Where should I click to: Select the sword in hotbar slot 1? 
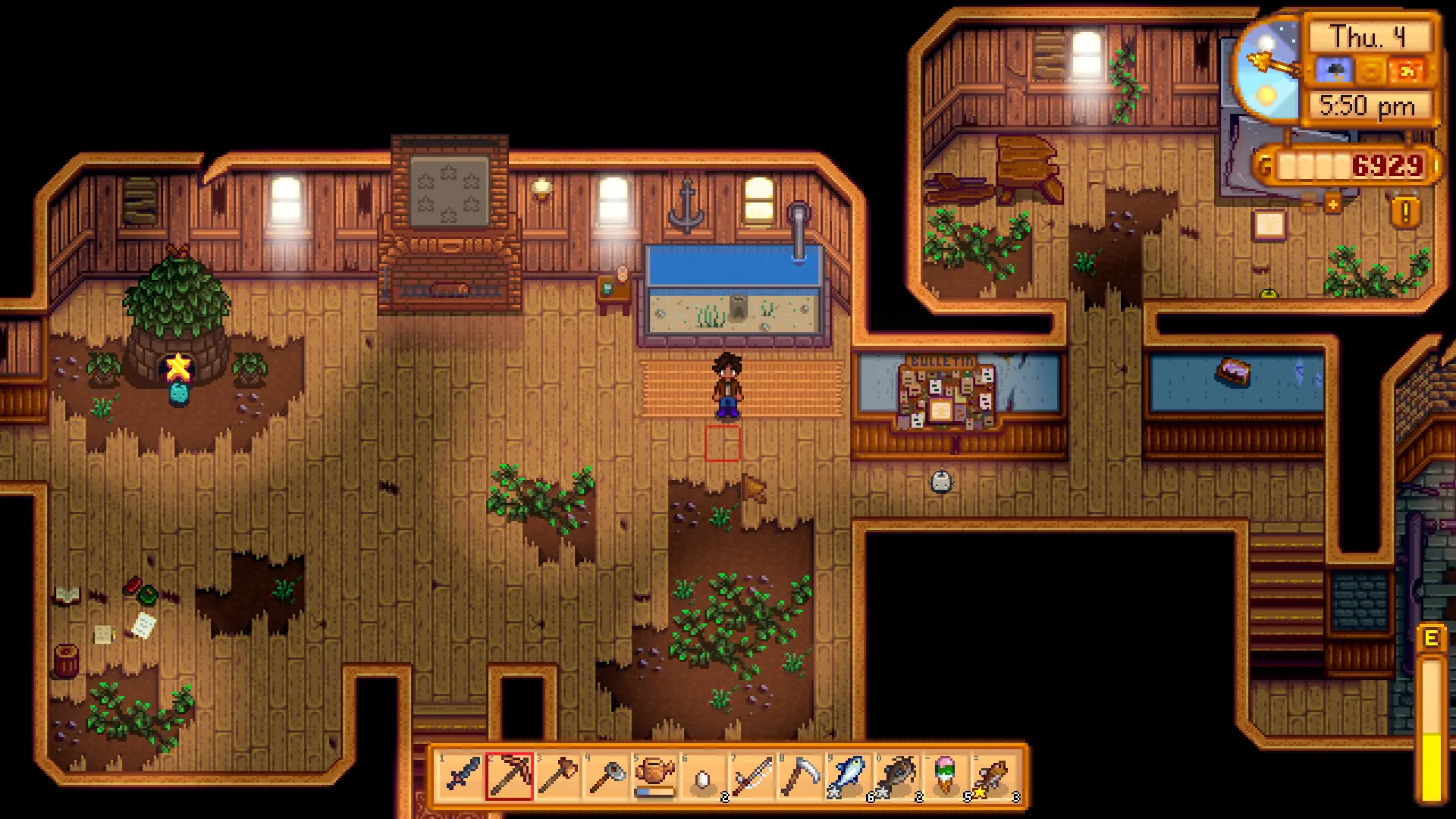(461, 777)
